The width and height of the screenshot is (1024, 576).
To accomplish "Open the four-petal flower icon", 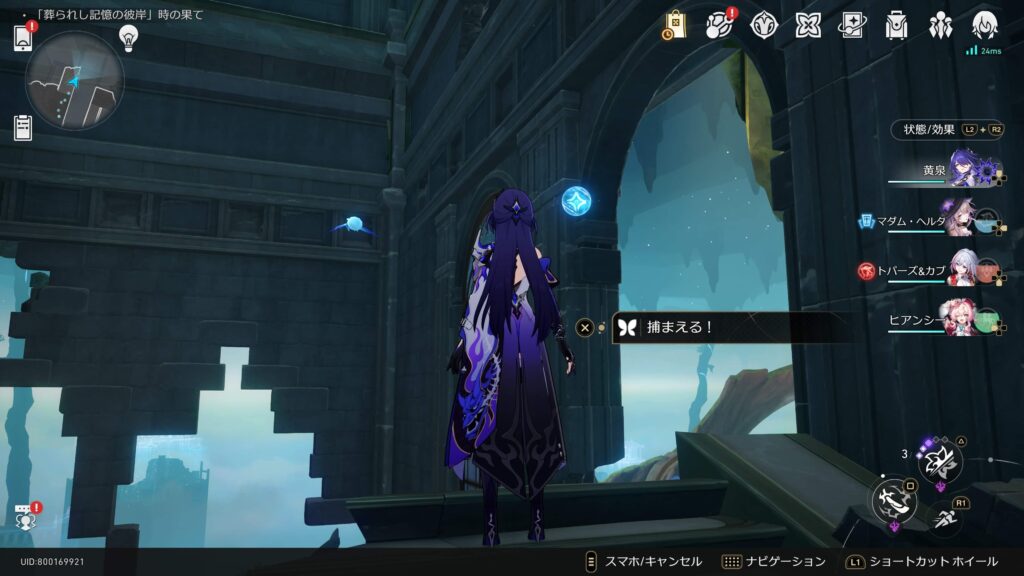I will tap(808, 25).
